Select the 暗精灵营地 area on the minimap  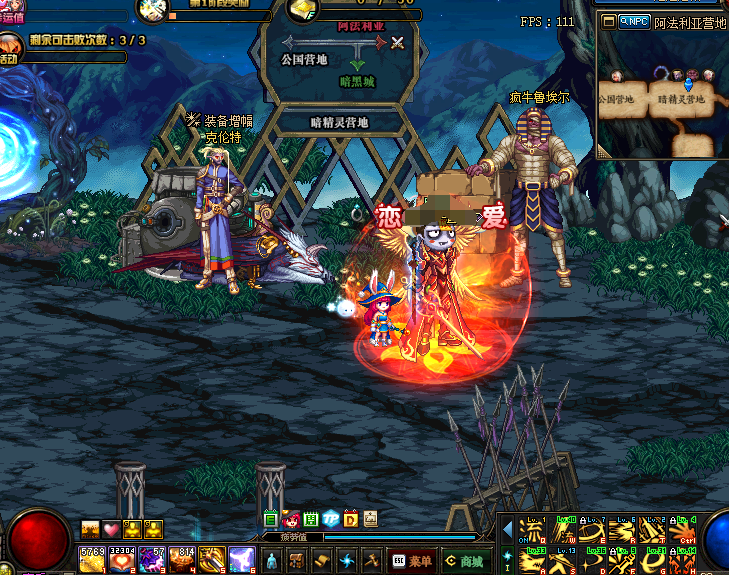pyautogui.click(x=682, y=100)
